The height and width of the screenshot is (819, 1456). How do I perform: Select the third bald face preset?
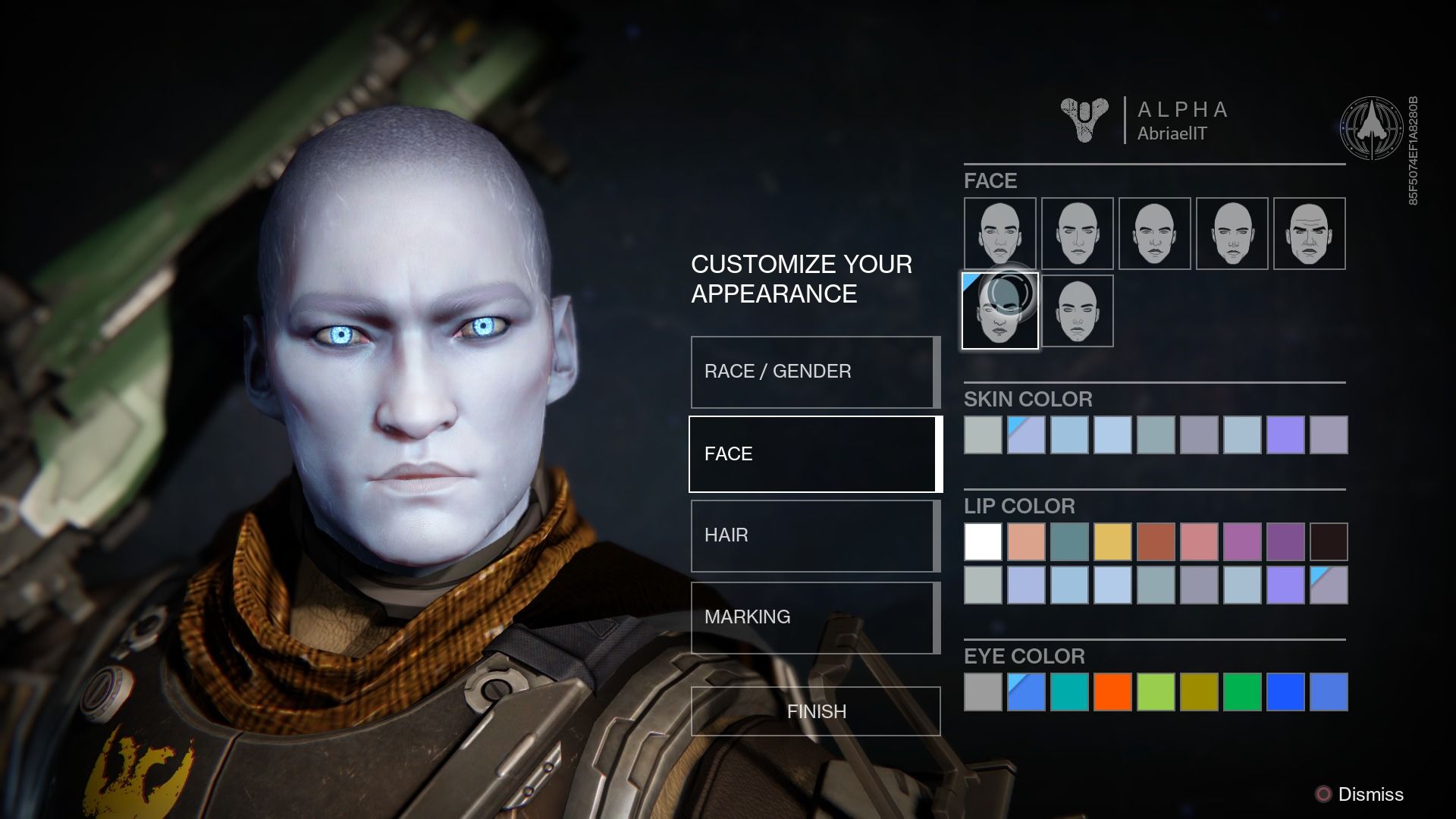click(x=1154, y=234)
